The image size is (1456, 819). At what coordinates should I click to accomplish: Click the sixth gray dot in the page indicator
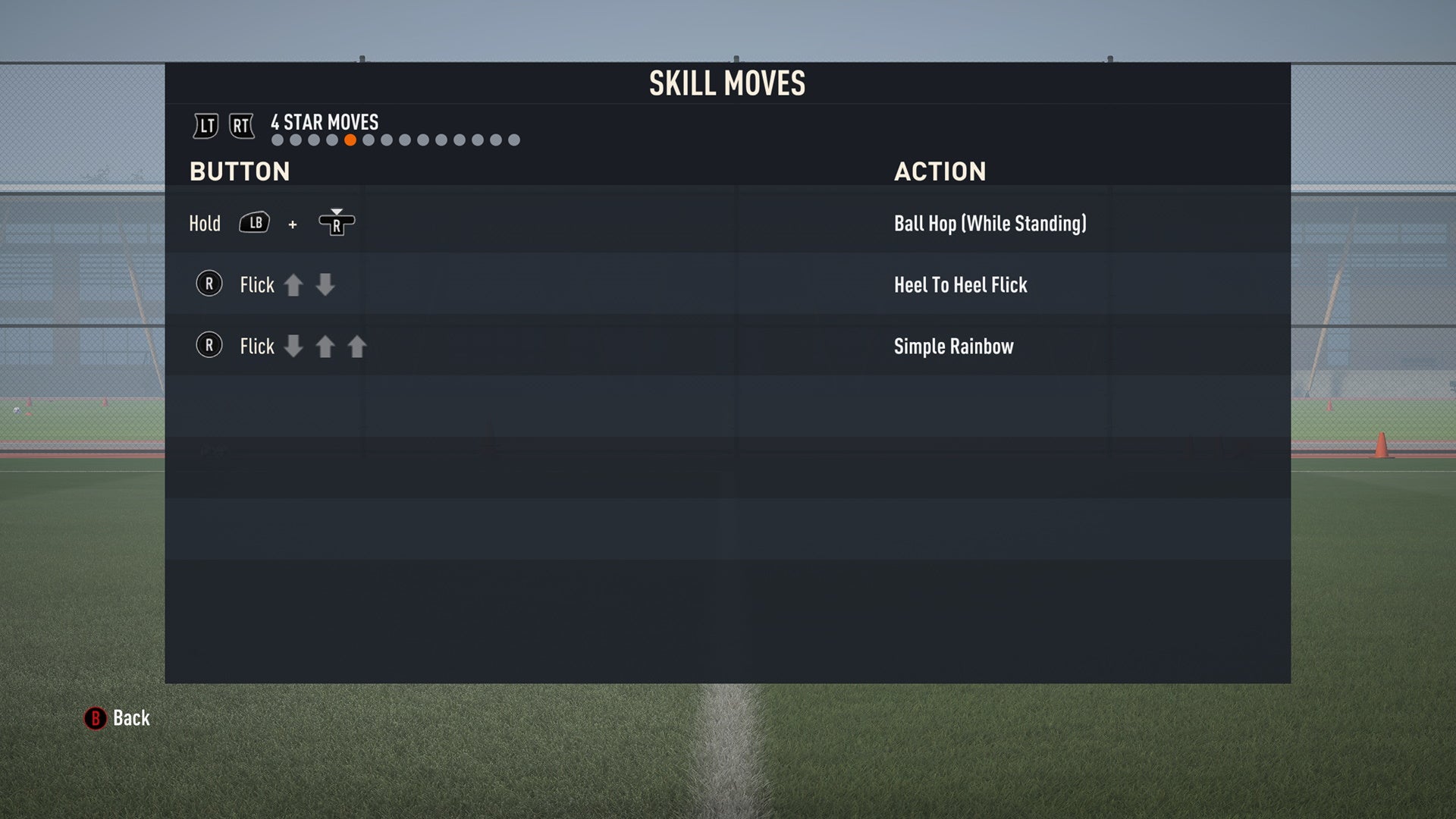pyautogui.click(x=367, y=140)
